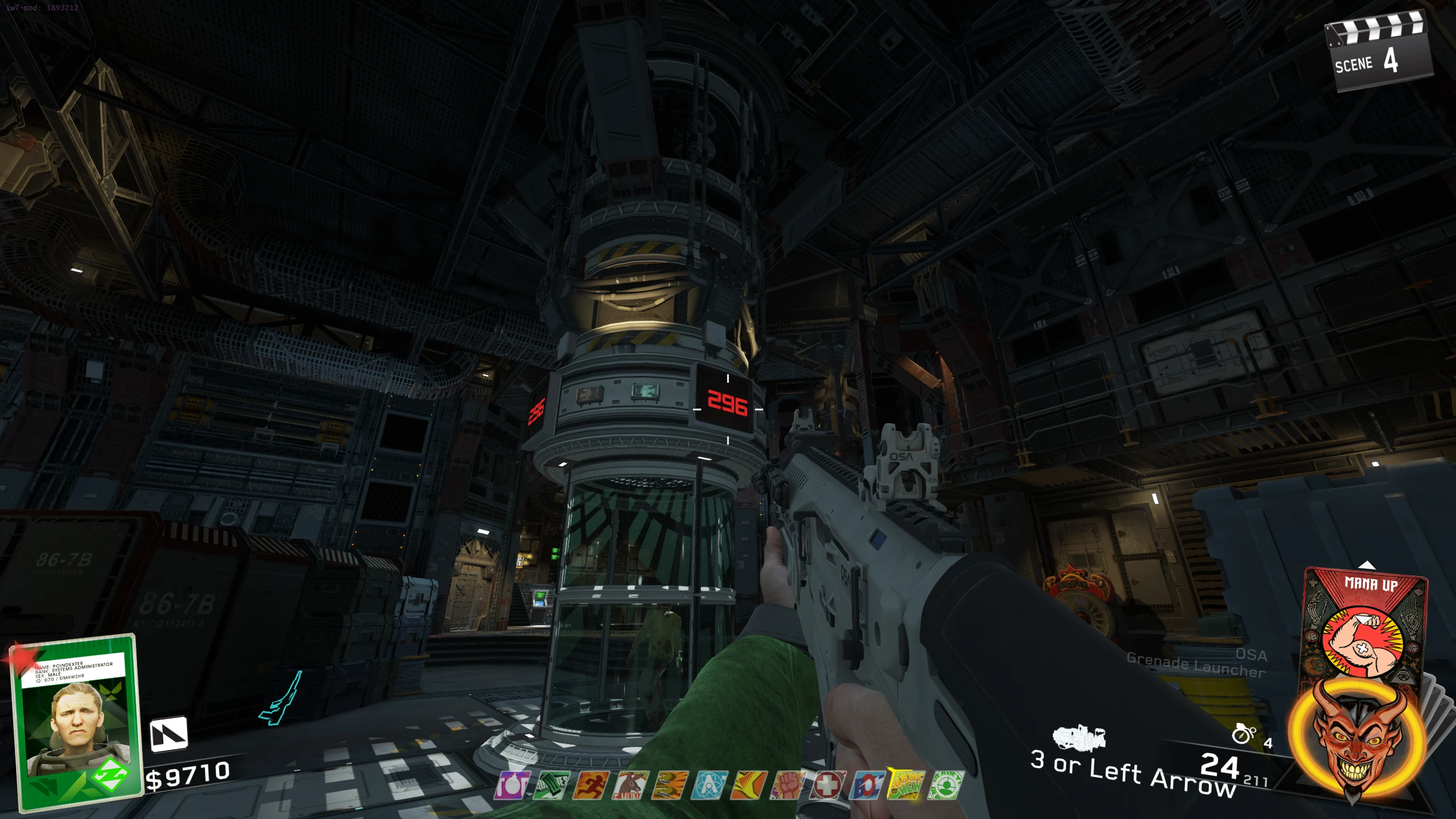Click the blue Bolt perk icon
Viewport: 1456px width, 819px height.
point(866,785)
